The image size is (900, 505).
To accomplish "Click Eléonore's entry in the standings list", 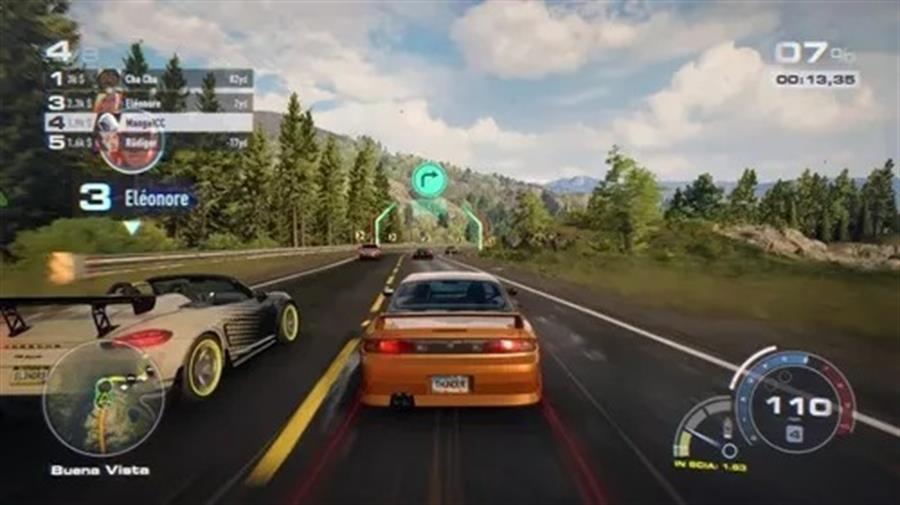I will pyautogui.click(x=150, y=102).
